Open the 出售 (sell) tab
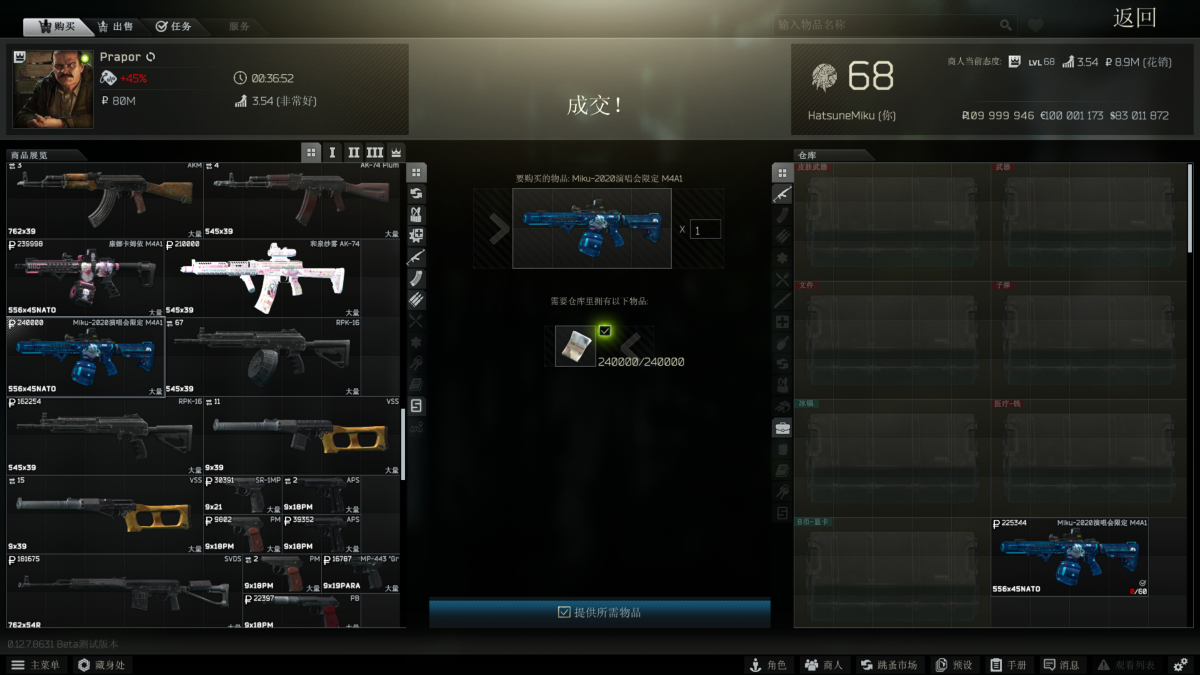The width and height of the screenshot is (1200, 675). click(116, 26)
